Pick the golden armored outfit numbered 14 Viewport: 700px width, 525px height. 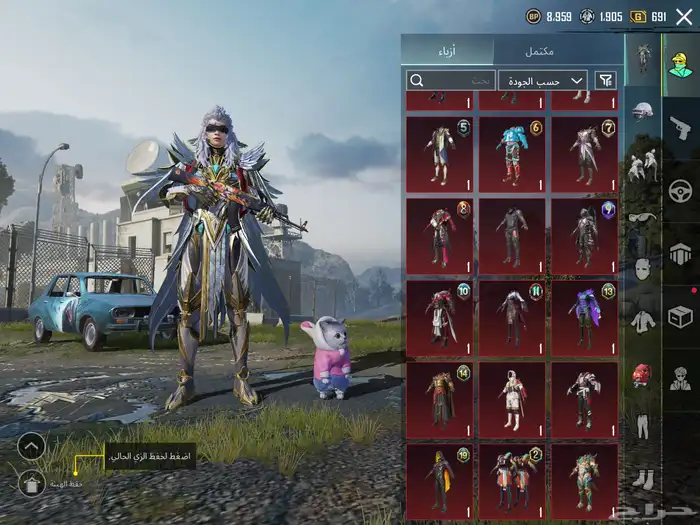(439, 400)
